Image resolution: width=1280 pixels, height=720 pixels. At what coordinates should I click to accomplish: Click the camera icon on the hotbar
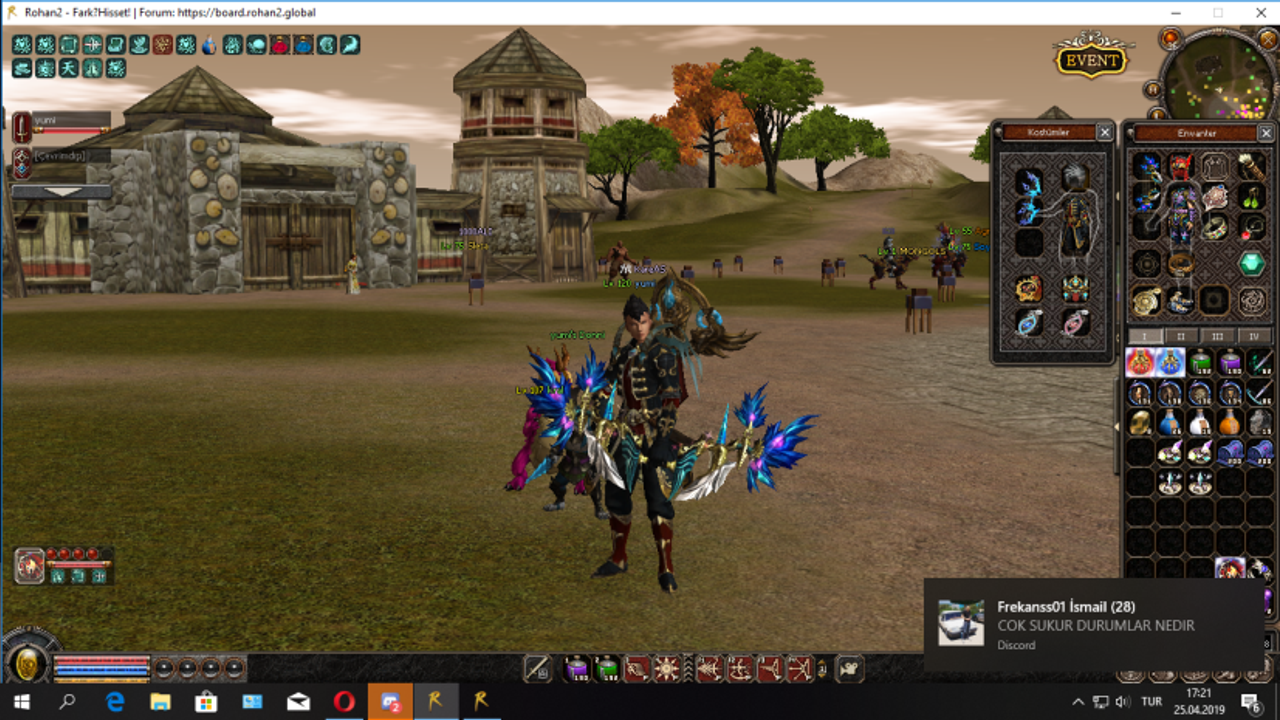(849, 669)
